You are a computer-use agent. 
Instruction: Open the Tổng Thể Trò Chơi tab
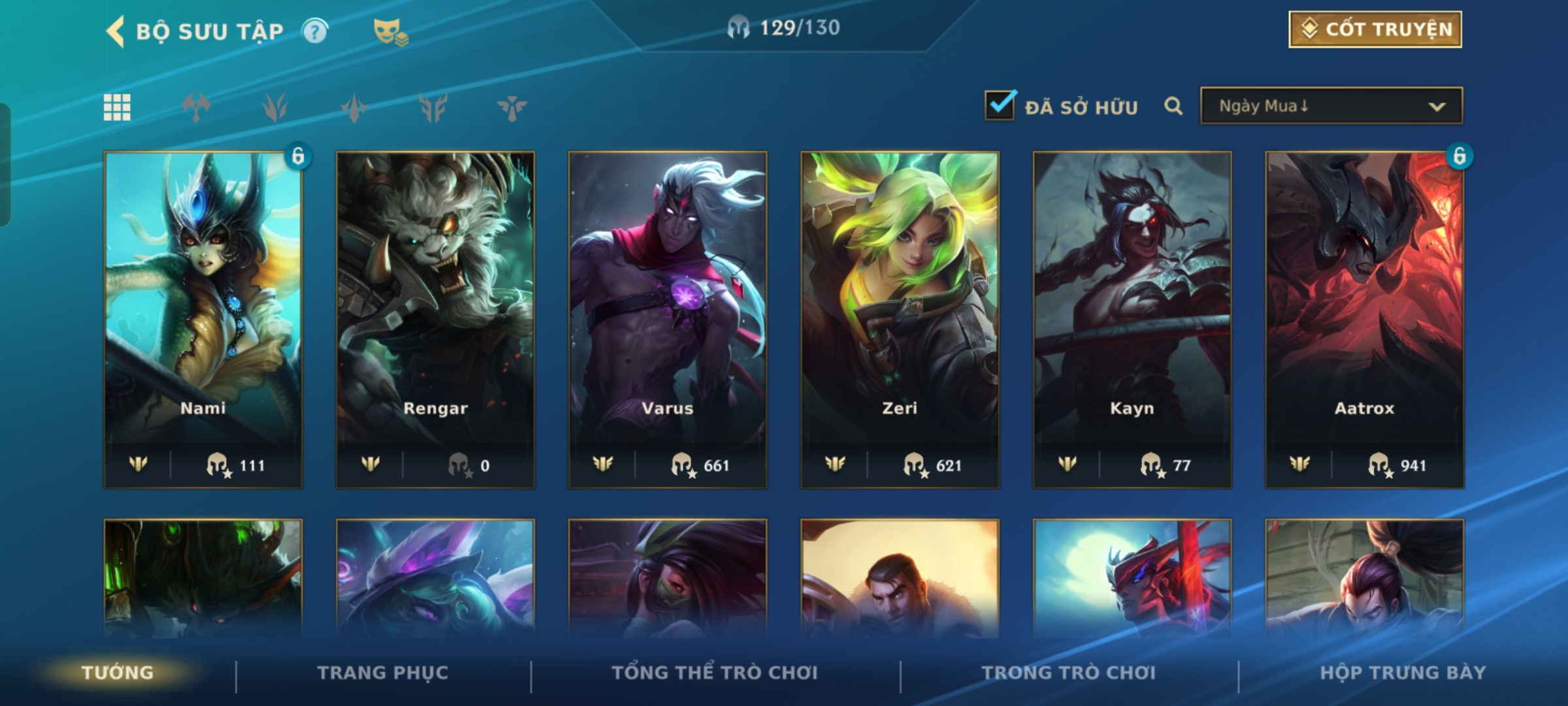[715, 672]
